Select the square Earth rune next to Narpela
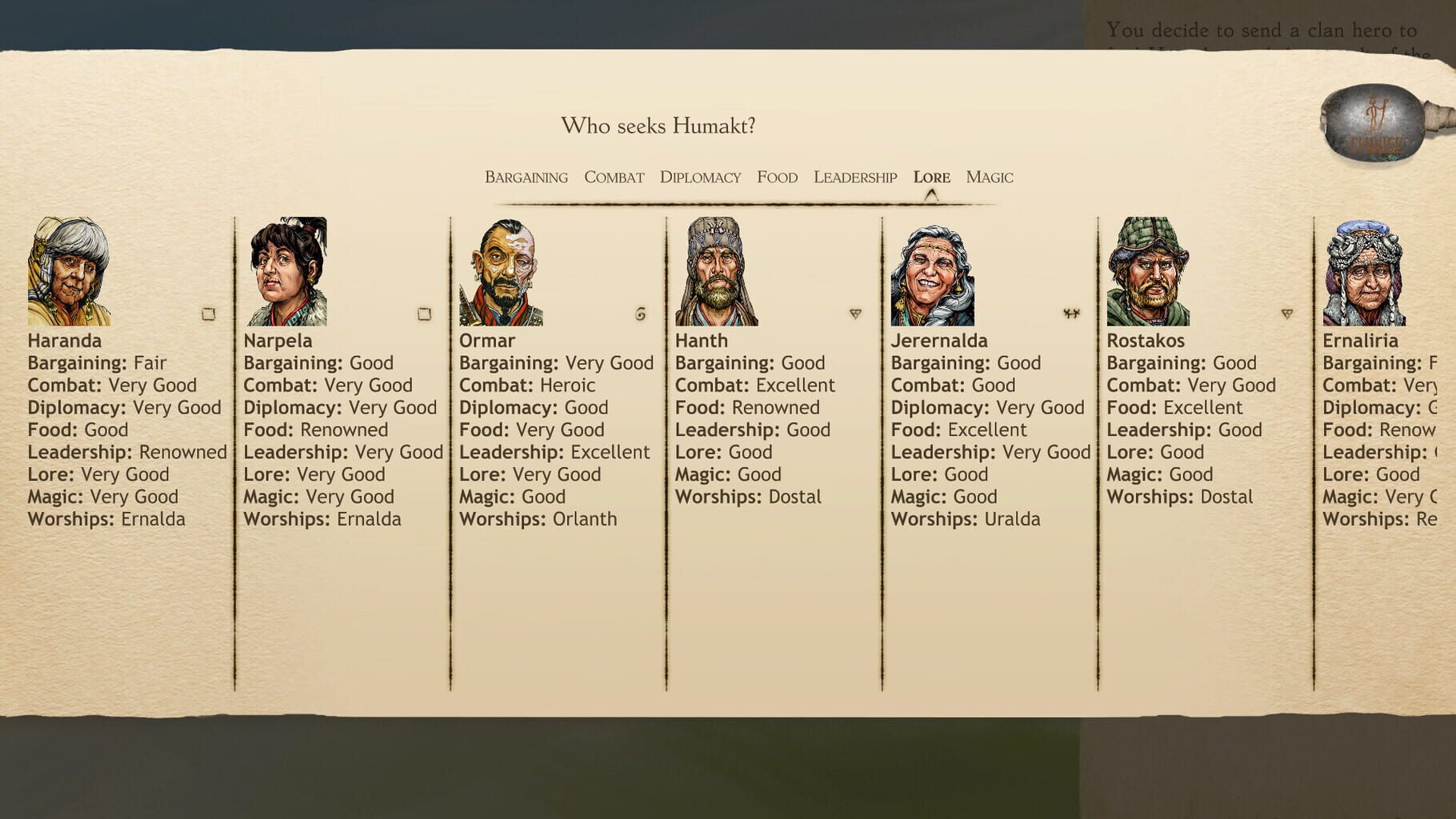Image resolution: width=1456 pixels, height=819 pixels. [x=426, y=315]
